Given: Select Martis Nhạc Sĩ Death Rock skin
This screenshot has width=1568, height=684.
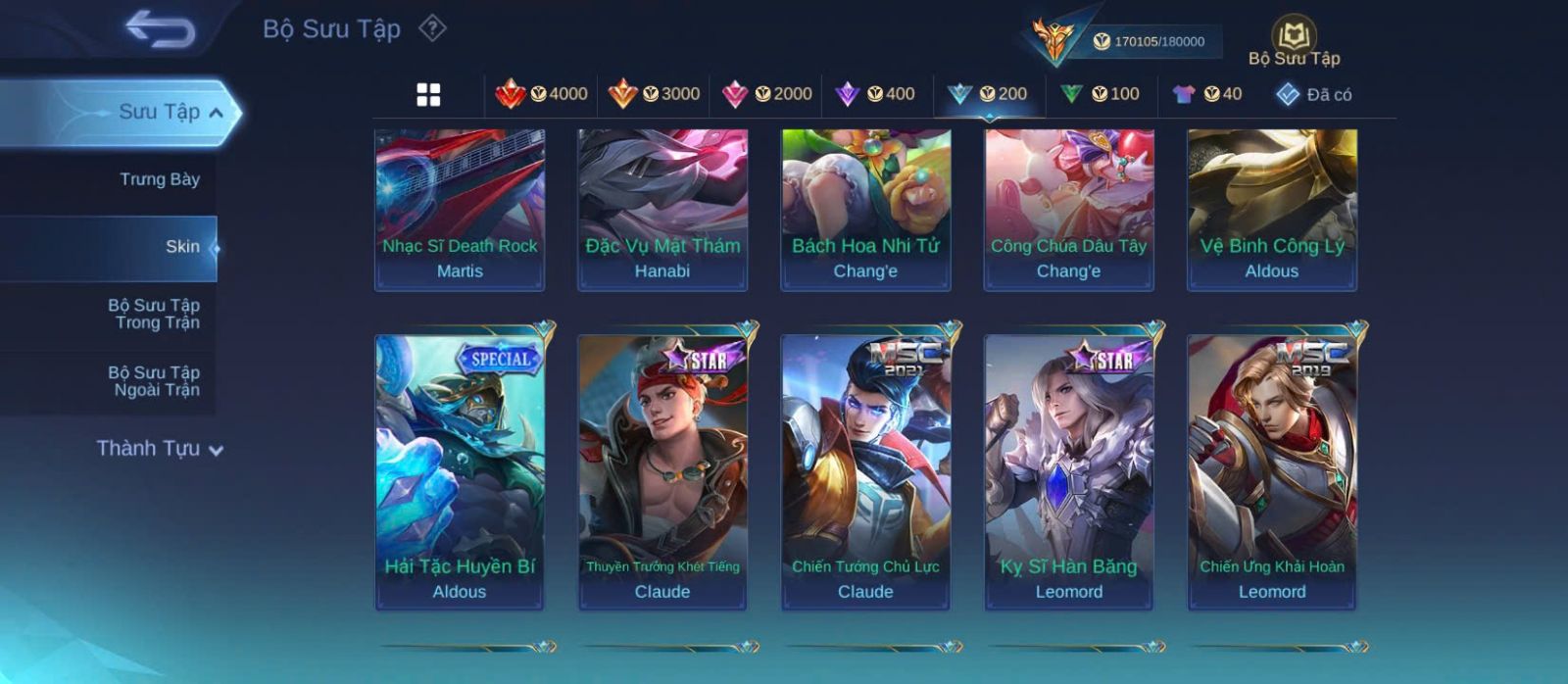Looking at the screenshot, I should [460, 209].
